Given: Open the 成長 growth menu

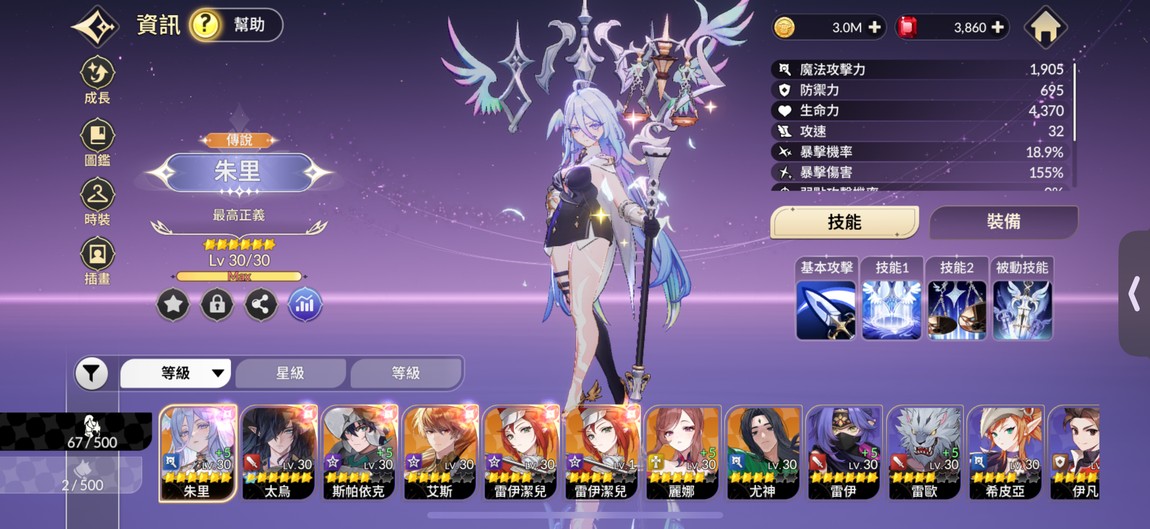Looking at the screenshot, I should (x=97, y=80).
